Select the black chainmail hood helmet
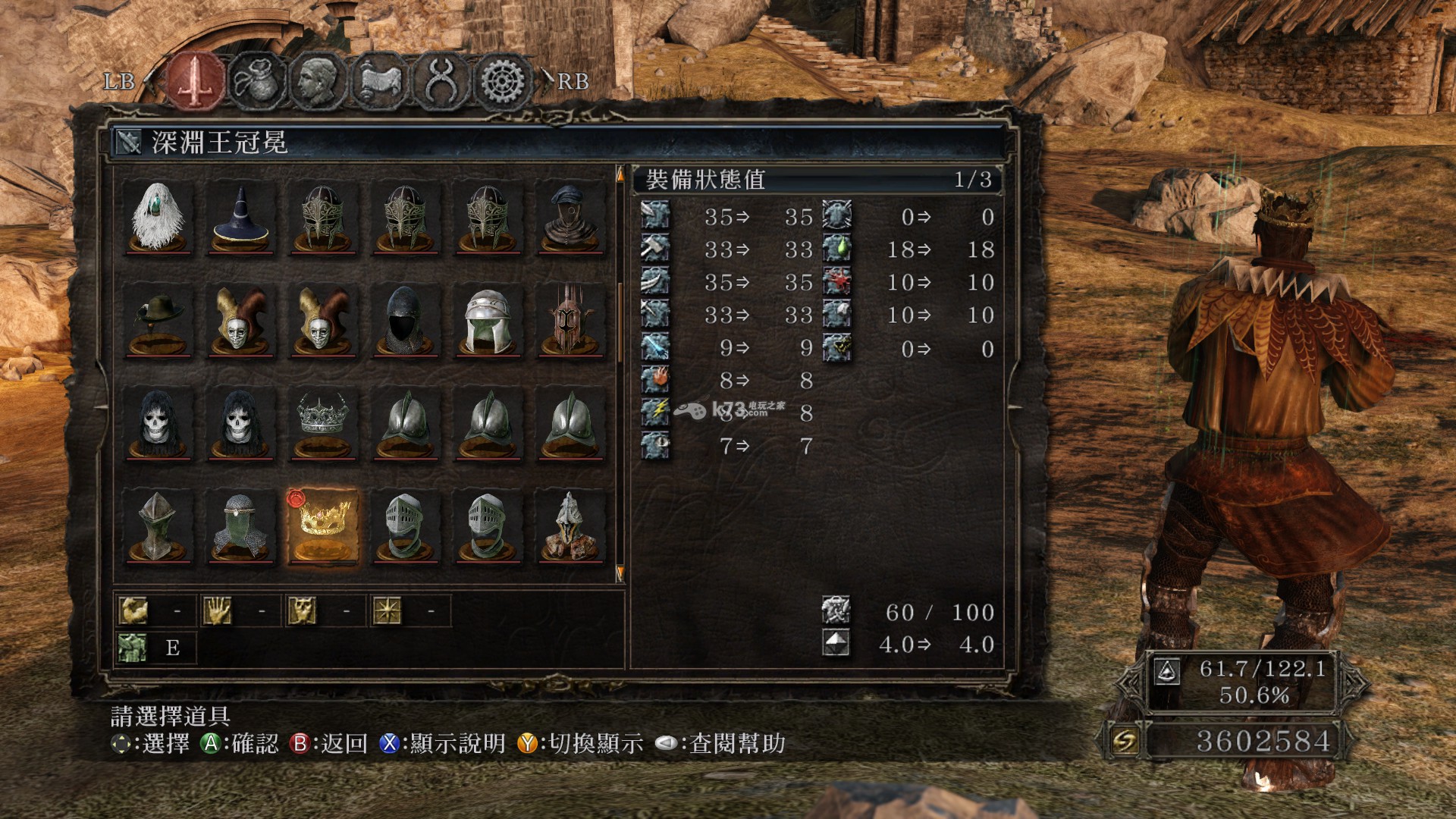Image resolution: width=1456 pixels, height=819 pixels. point(406,320)
